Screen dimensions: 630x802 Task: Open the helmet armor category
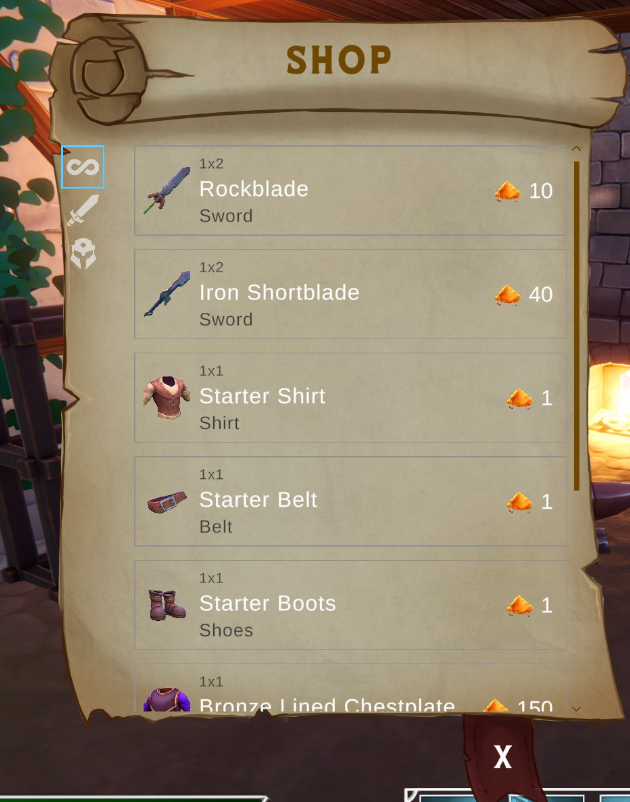pyautogui.click(x=83, y=253)
